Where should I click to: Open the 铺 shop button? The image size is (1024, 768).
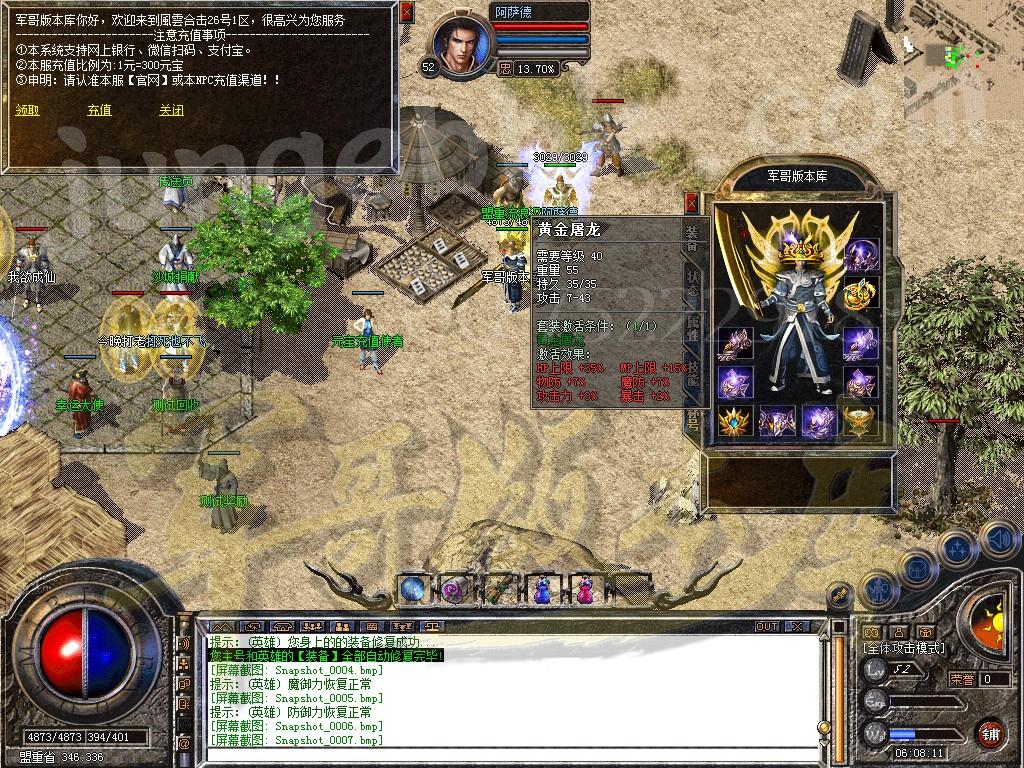[x=990, y=733]
